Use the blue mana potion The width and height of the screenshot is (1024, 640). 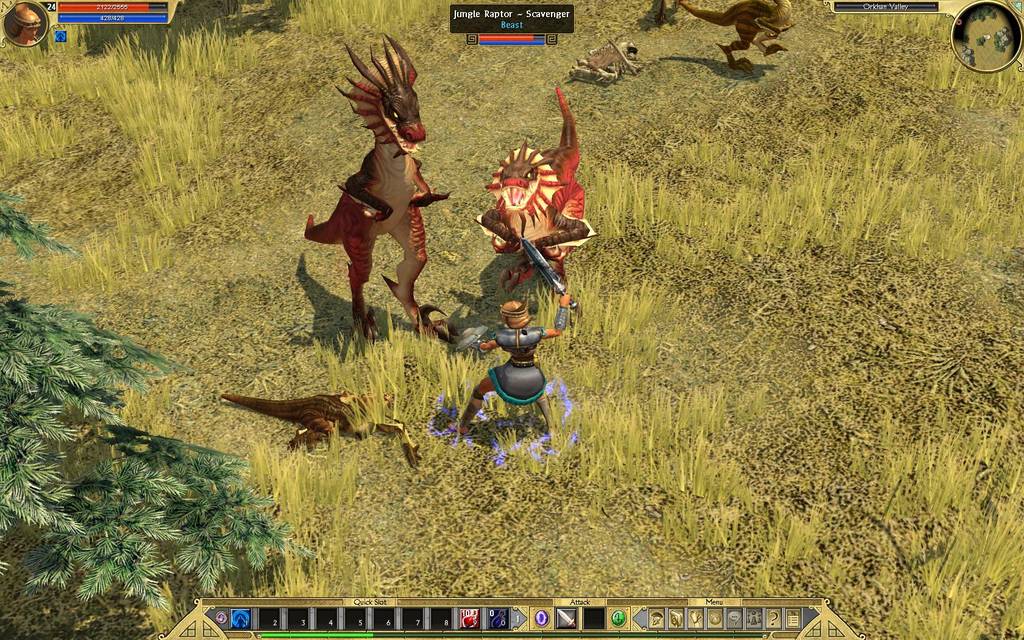pyautogui.click(x=498, y=619)
